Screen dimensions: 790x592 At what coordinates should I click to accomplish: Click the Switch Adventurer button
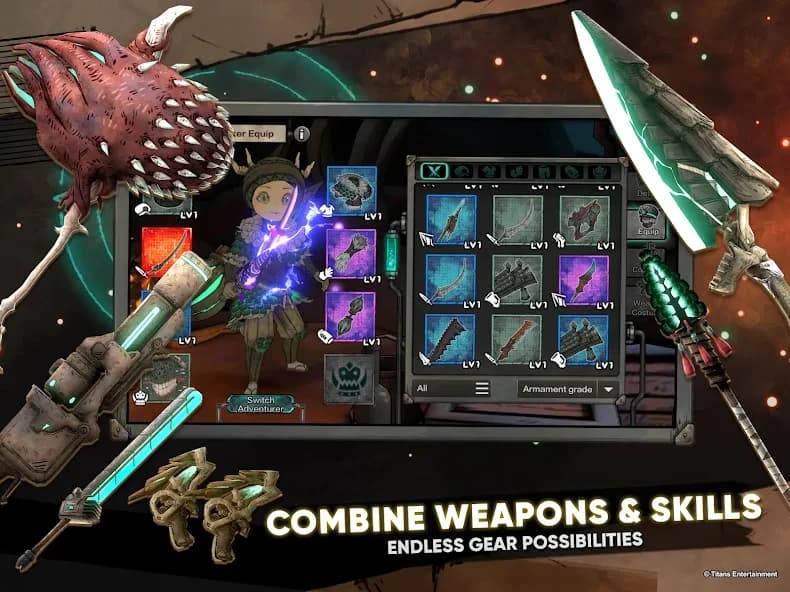251,404
